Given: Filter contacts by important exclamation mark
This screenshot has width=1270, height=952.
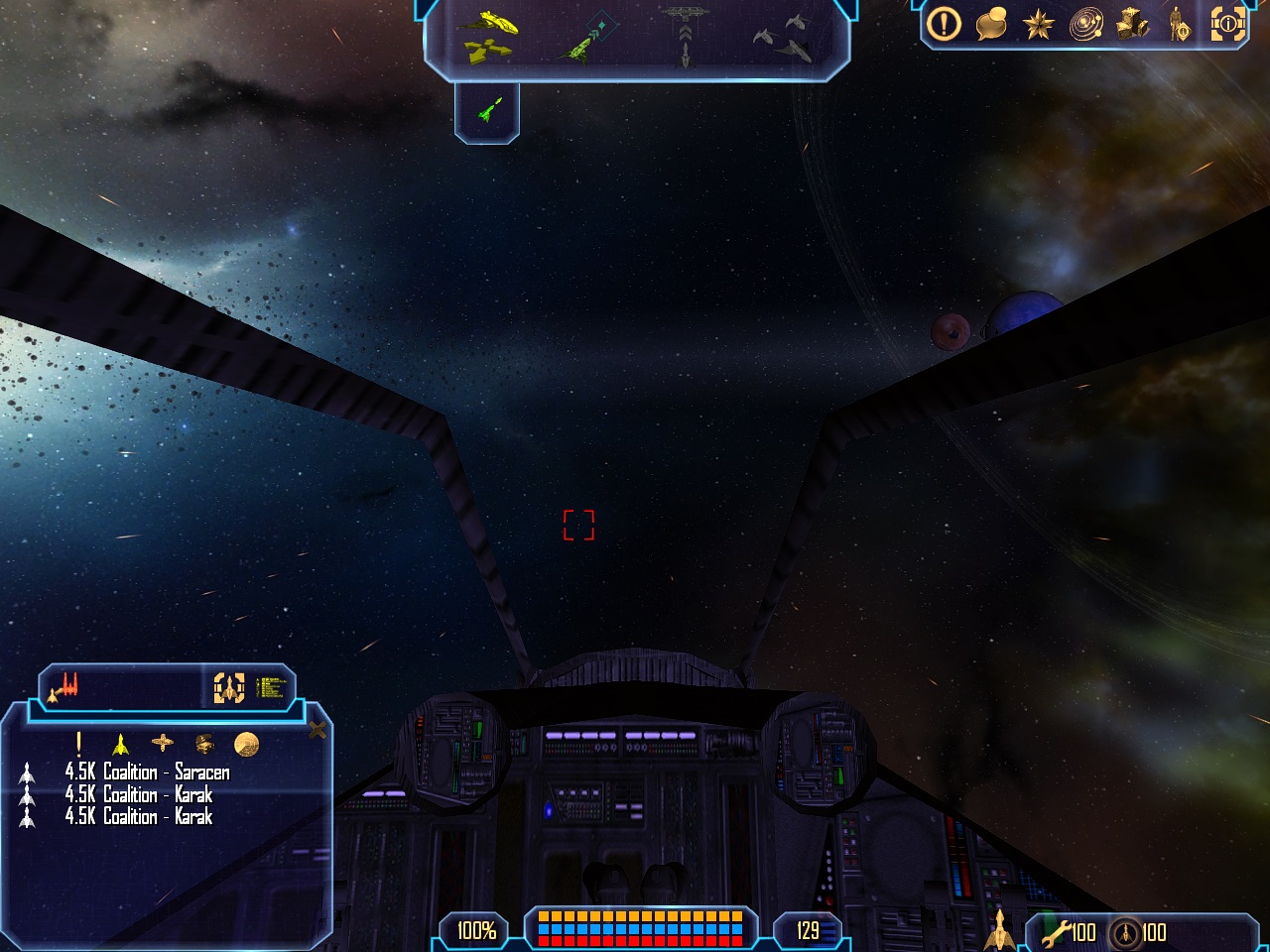Looking at the screenshot, I should pyautogui.click(x=79, y=743).
